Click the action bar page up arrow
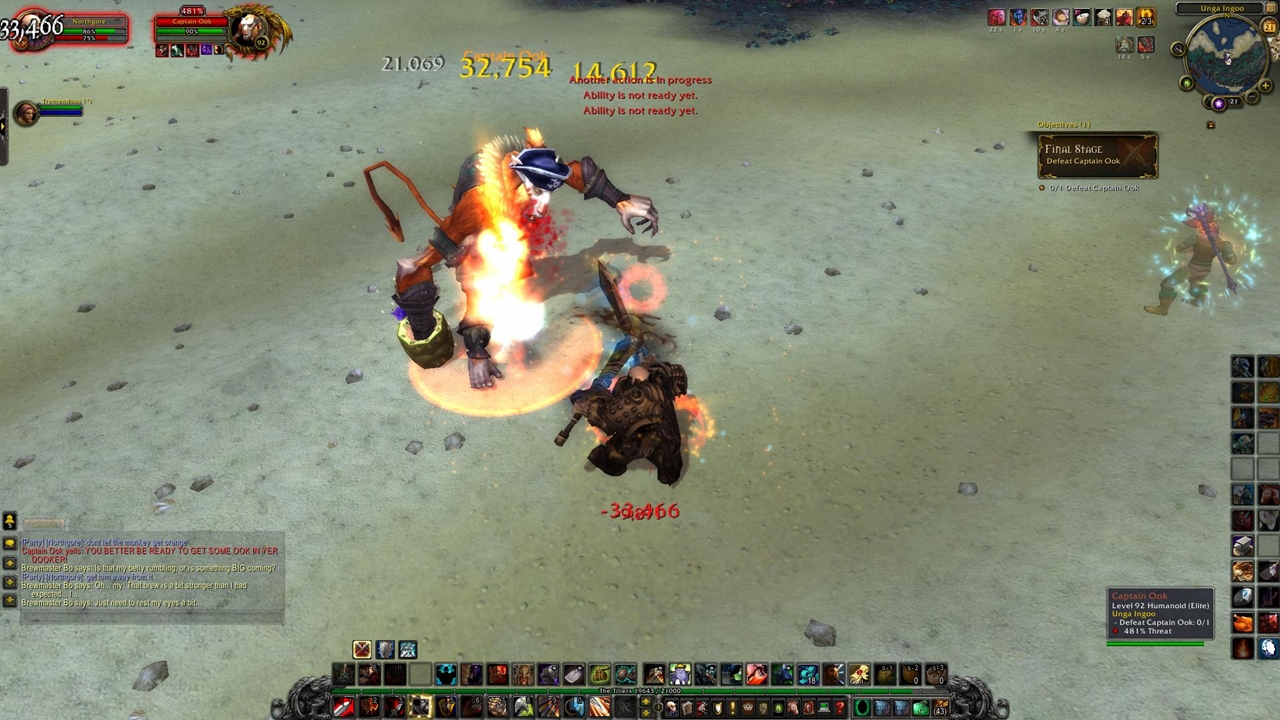 [645, 702]
